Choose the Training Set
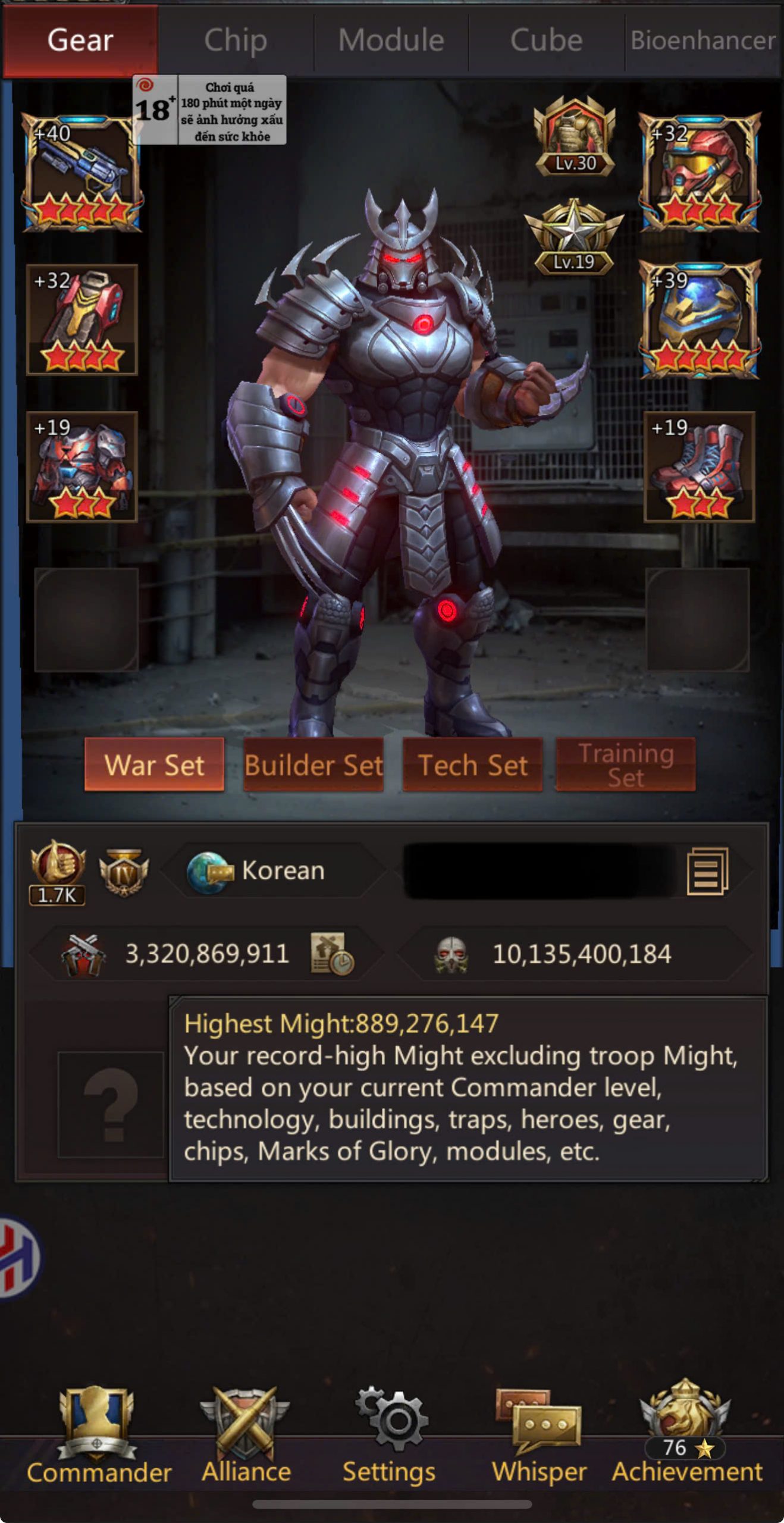Image resolution: width=784 pixels, height=1523 pixels. click(x=625, y=765)
